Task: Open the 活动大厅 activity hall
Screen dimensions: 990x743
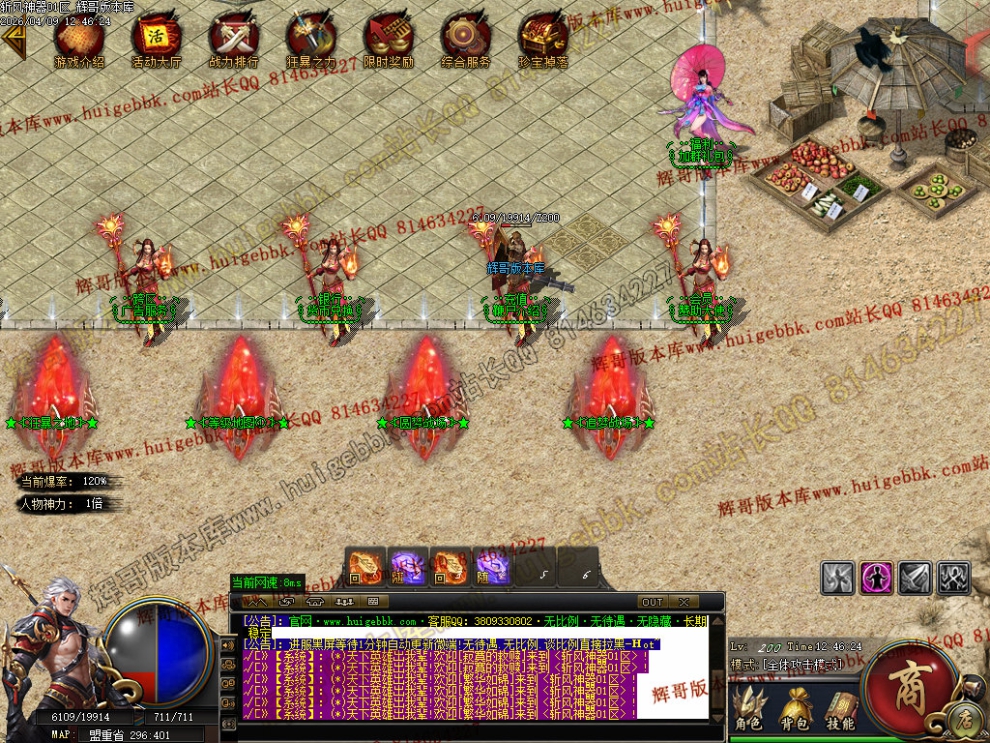Action: pyautogui.click(x=156, y=38)
